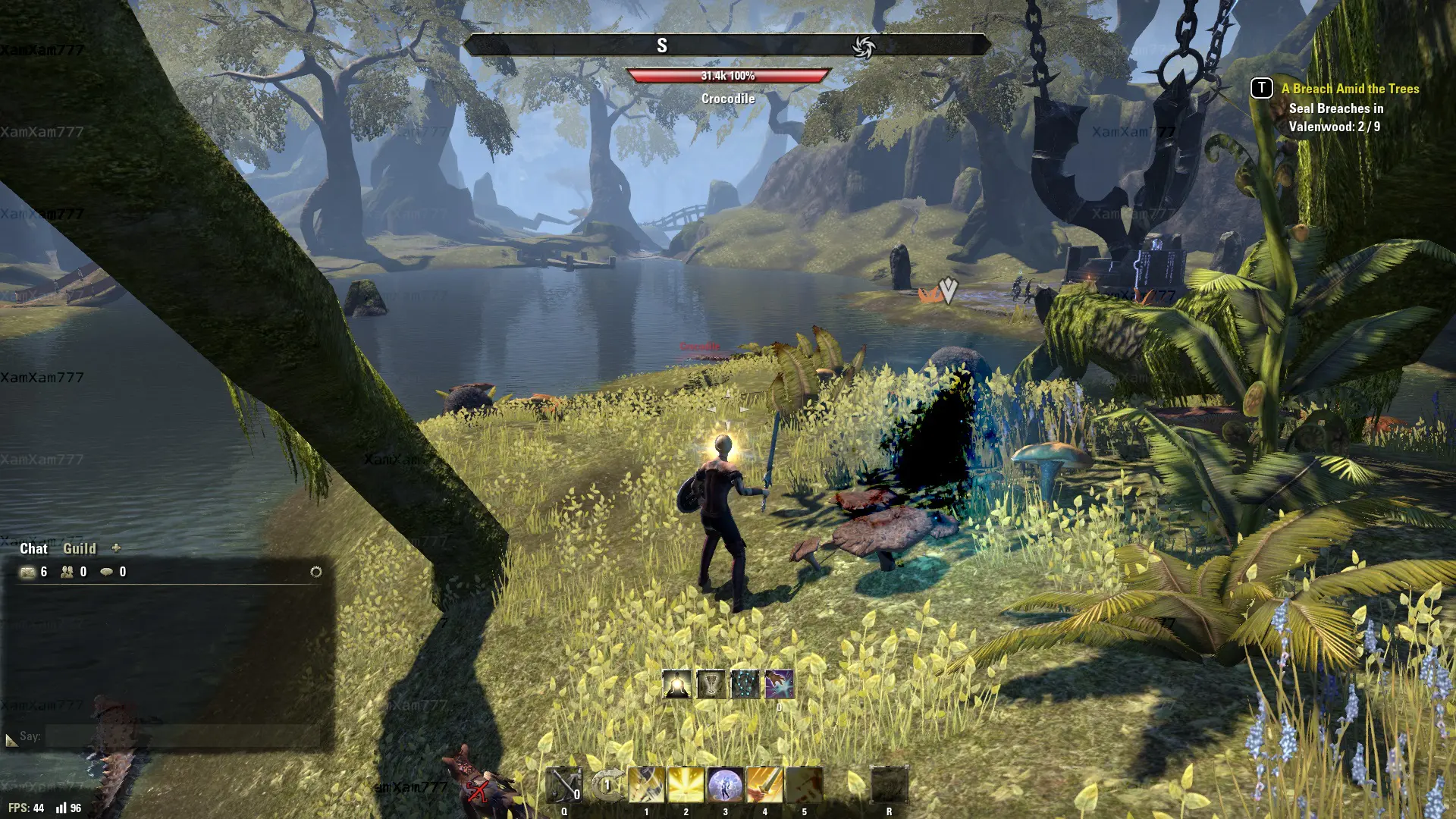Open chat settings with the gear icon
The height and width of the screenshot is (819, 1456).
click(x=316, y=572)
